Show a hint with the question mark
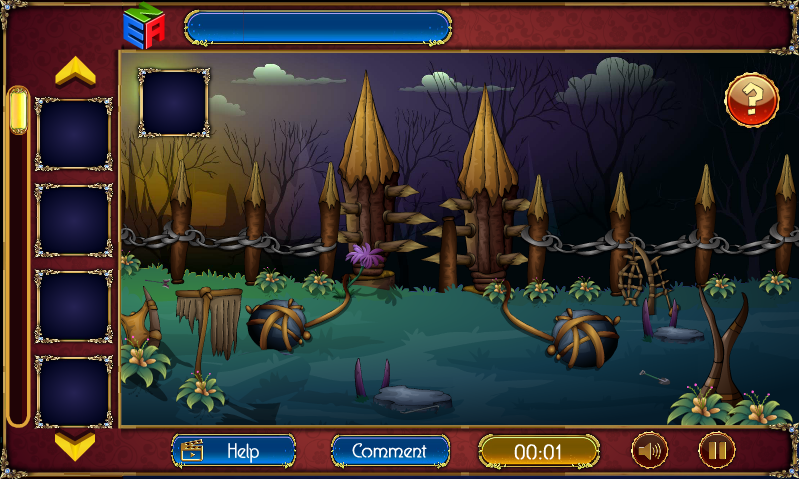 (751, 100)
